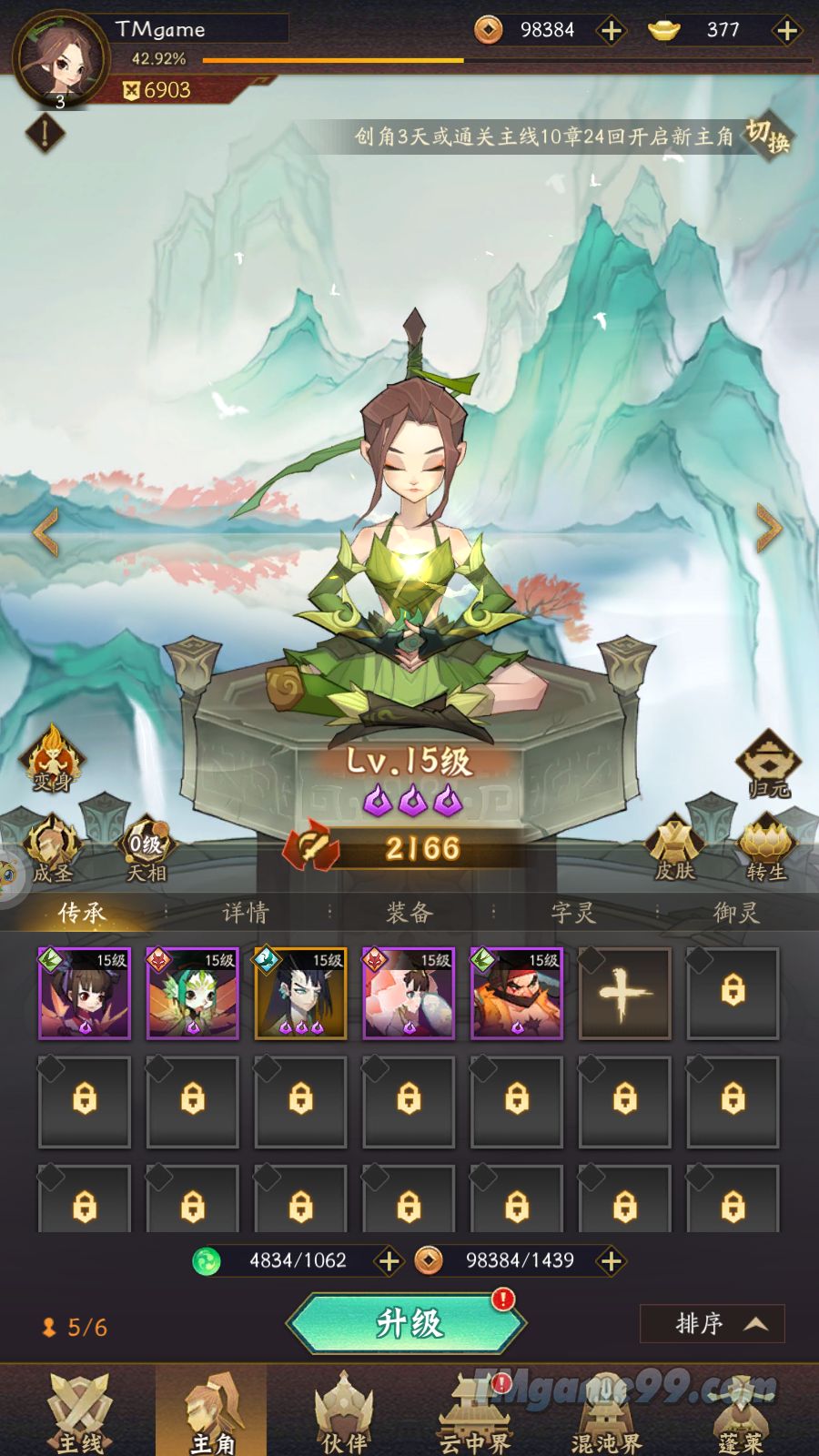Screen dimensions: 819x1456
Task: Open the 变身 transformation icon
Action: coord(52,757)
